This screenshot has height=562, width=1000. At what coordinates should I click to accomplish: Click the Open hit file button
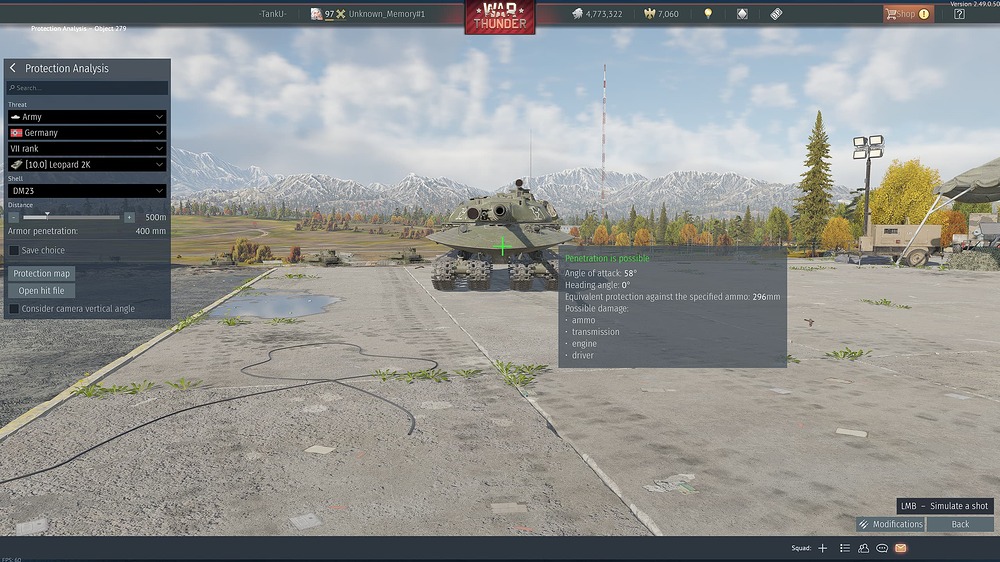coord(42,291)
